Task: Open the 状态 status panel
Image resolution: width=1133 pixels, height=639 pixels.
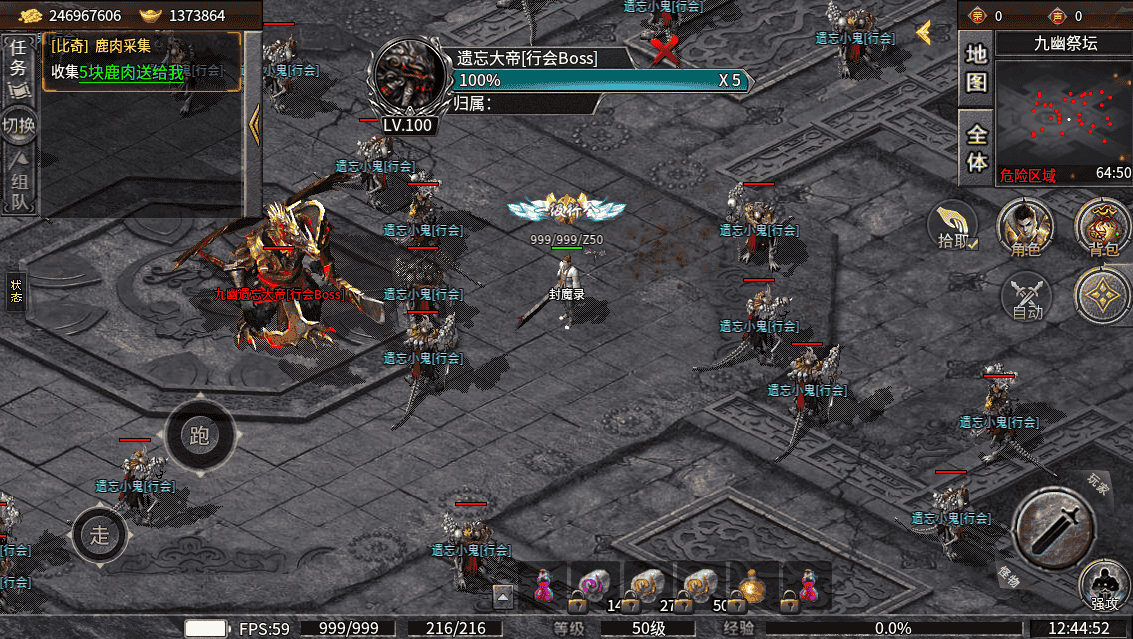Action: click(16, 291)
